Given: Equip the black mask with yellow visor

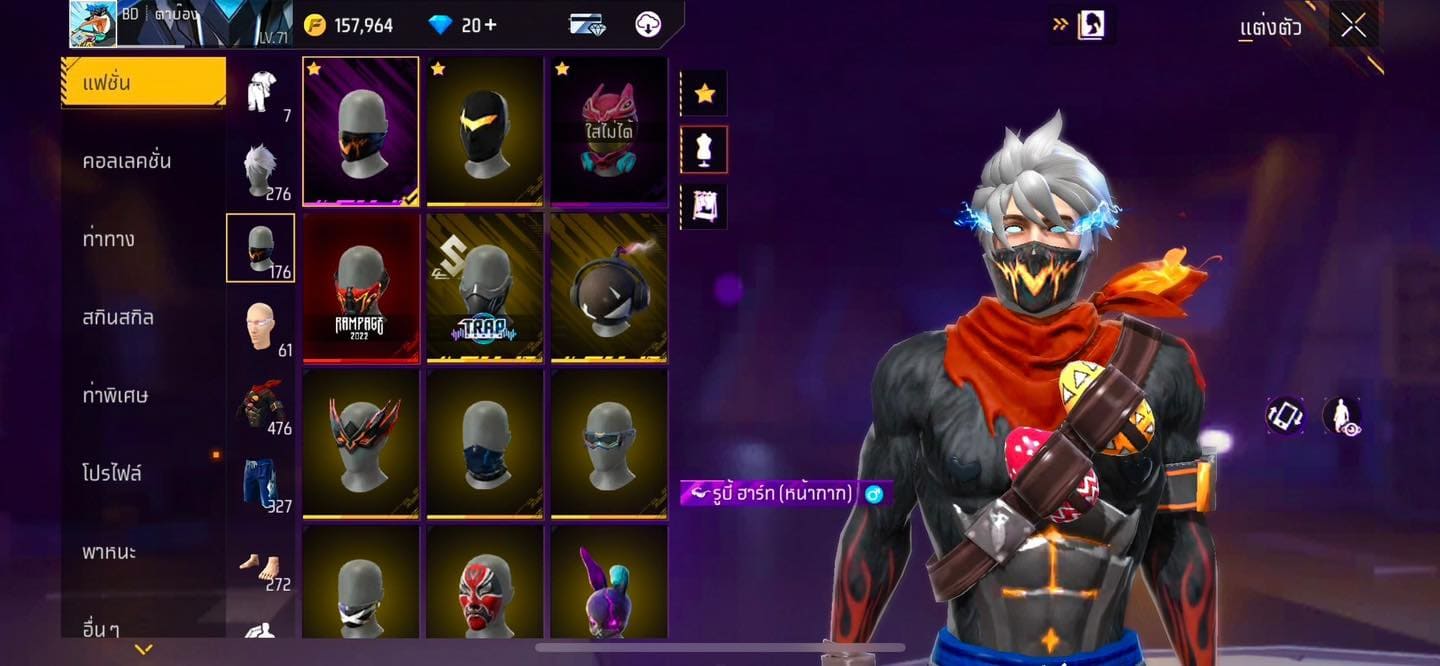Looking at the screenshot, I should [485, 131].
